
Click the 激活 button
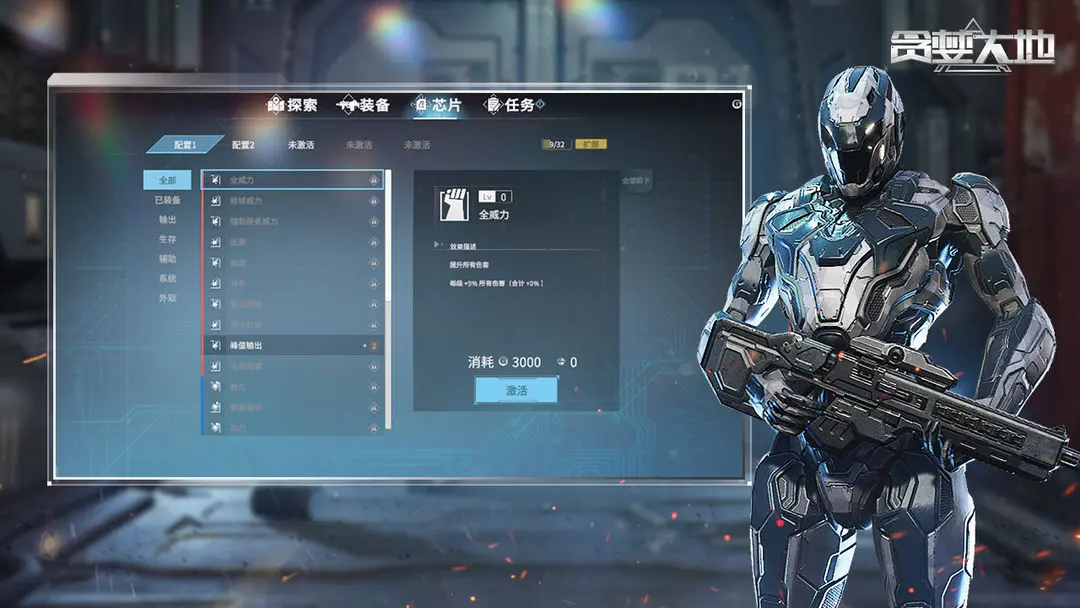516,390
